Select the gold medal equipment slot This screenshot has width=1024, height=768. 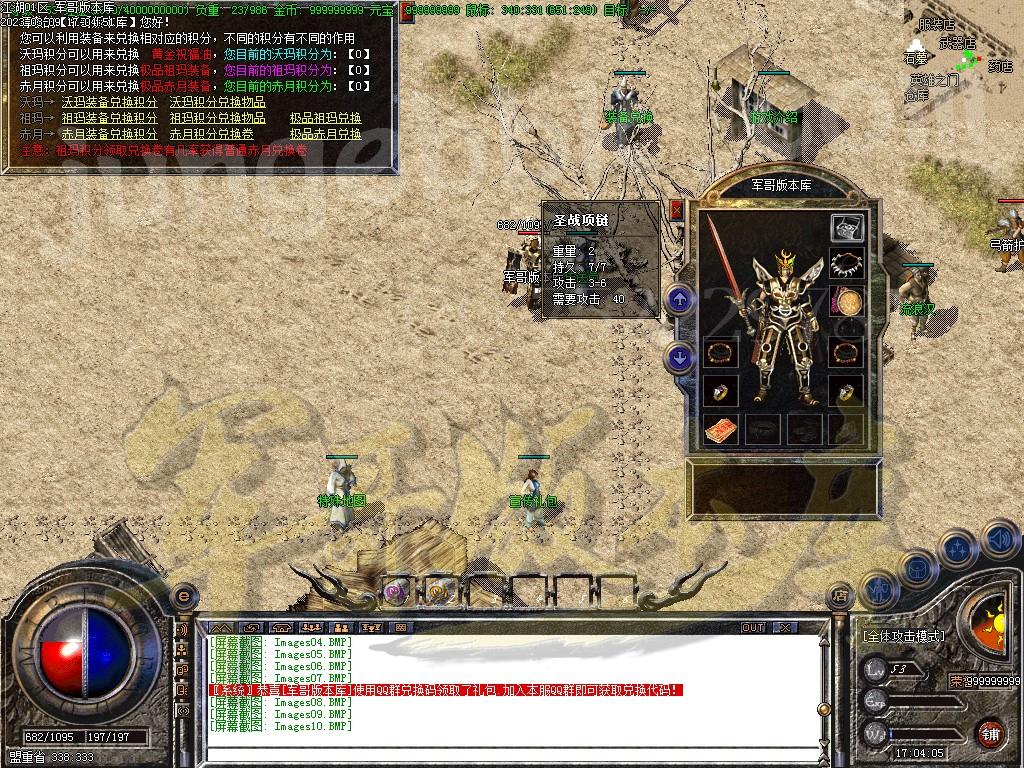point(847,301)
